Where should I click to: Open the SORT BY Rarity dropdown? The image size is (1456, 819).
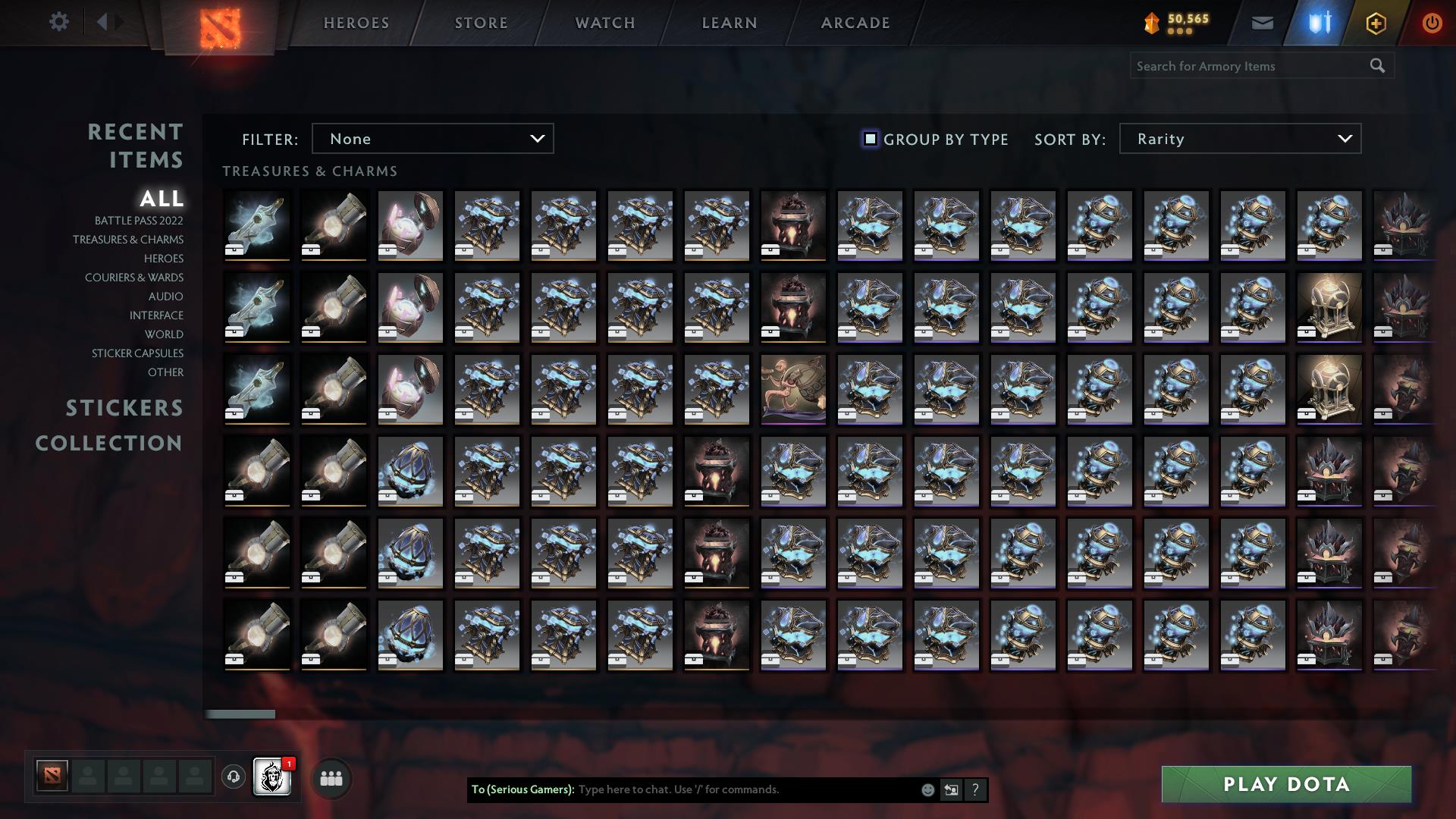click(1239, 139)
